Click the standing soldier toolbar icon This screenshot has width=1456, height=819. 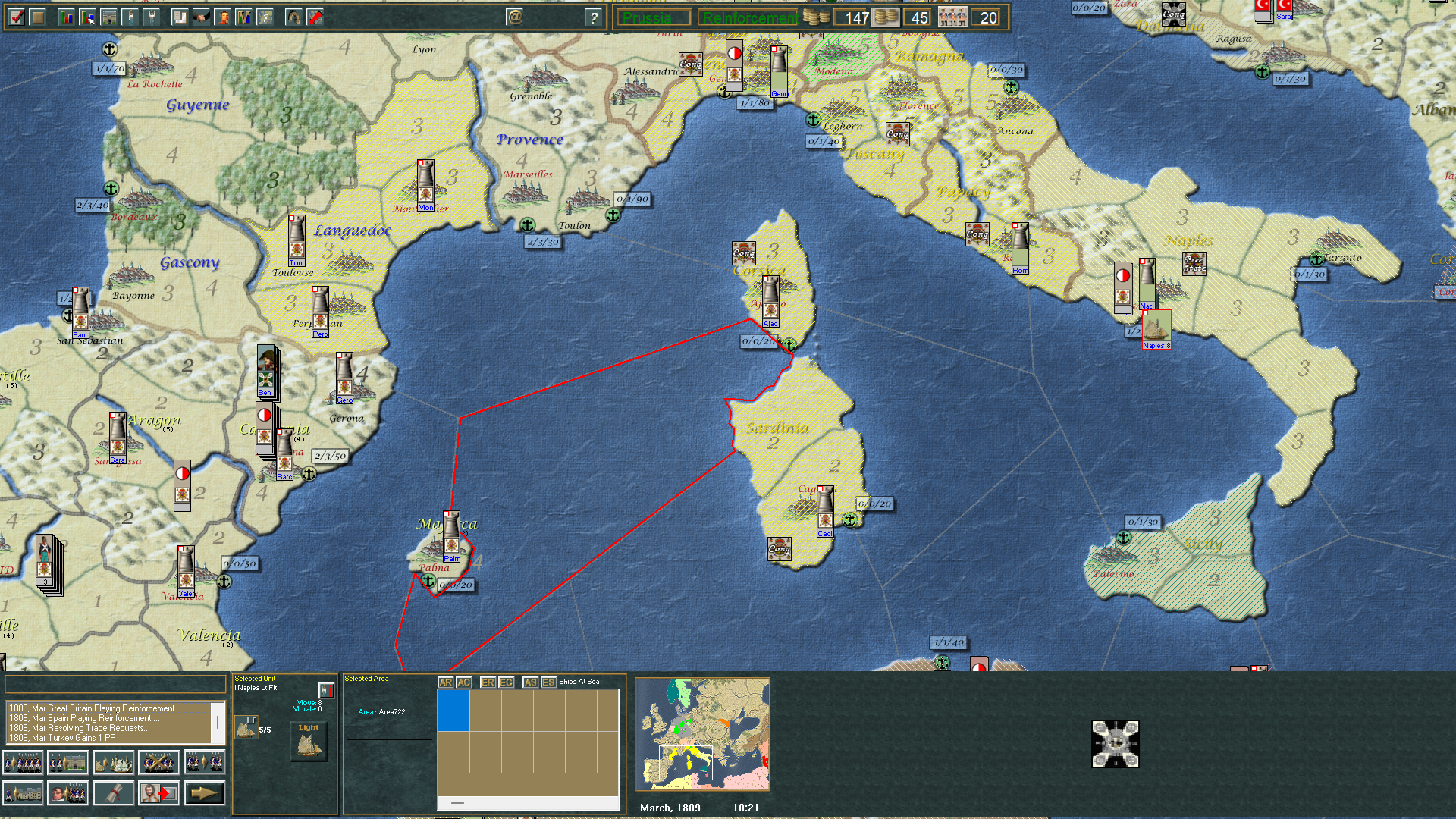click(130, 17)
